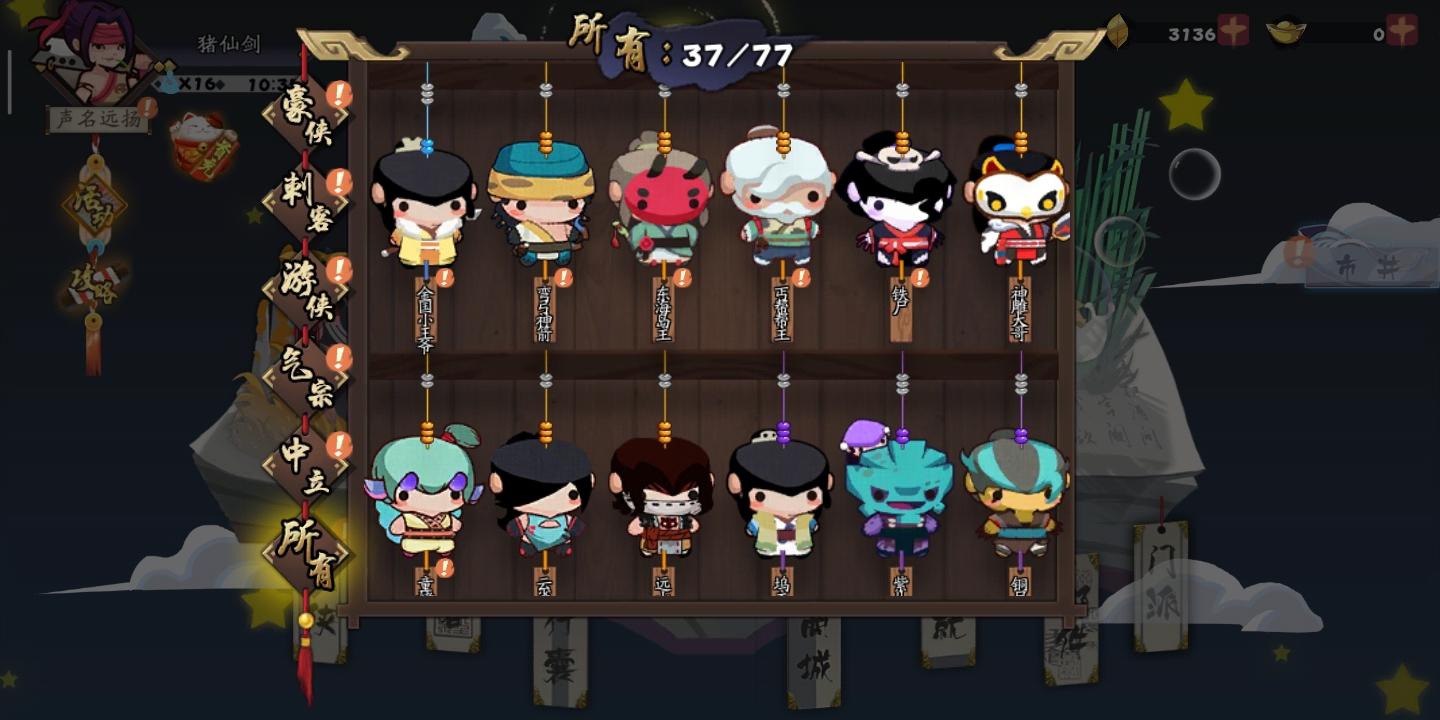
Task: Select the 神雕大哥 character figure
Action: pyautogui.click(x=1019, y=205)
